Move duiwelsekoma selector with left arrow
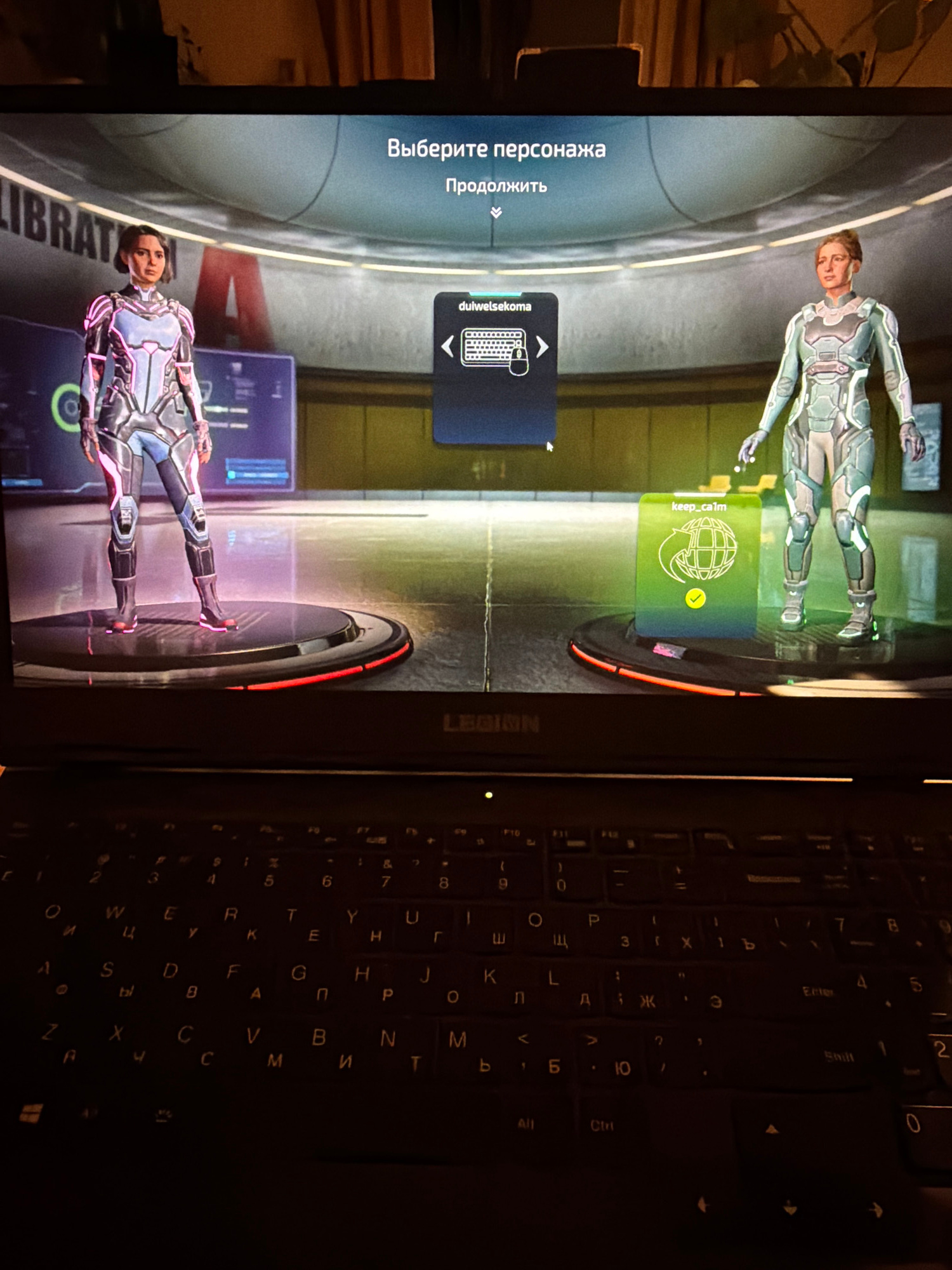 click(448, 347)
